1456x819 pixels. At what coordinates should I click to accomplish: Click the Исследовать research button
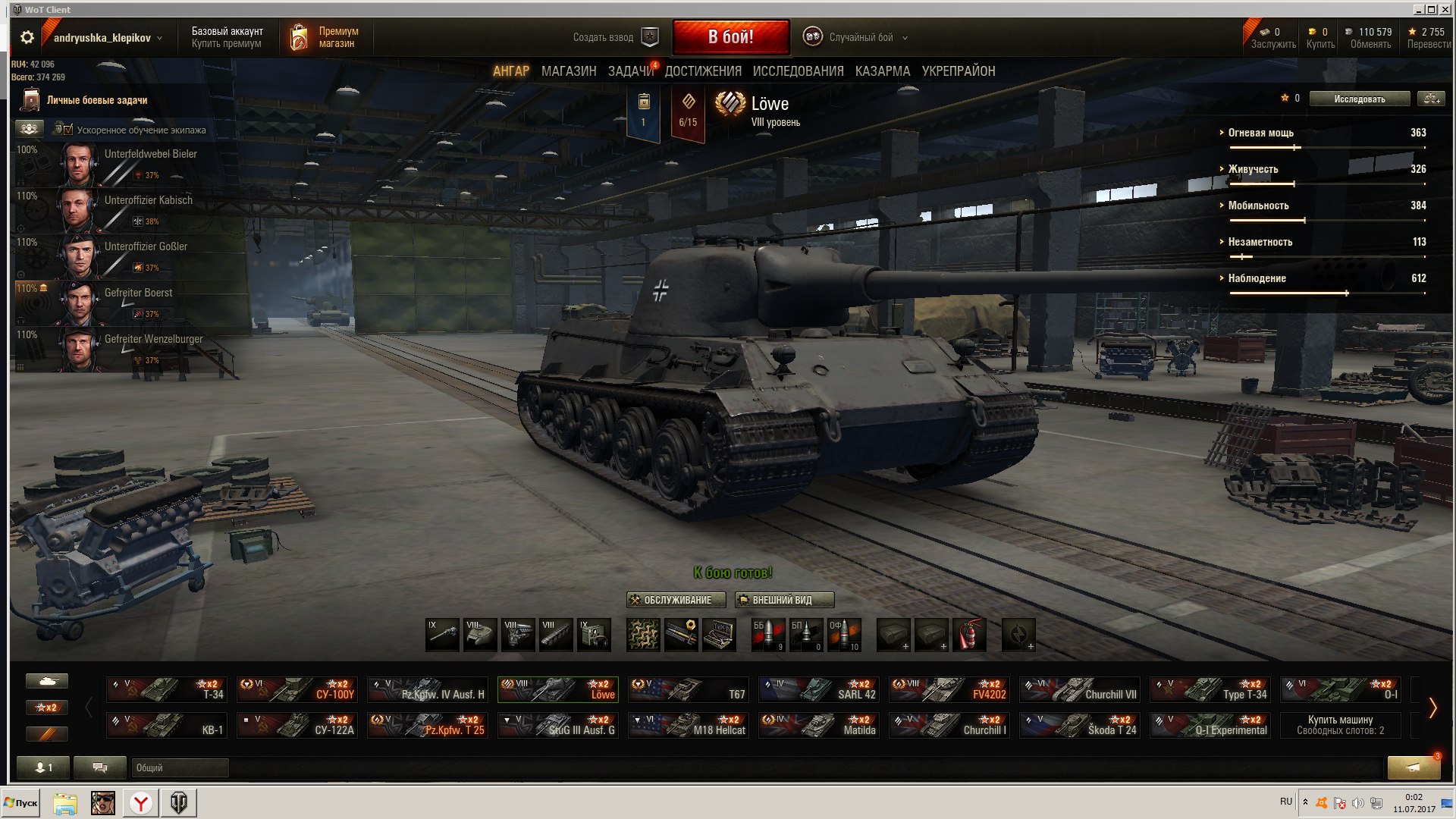1359,99
